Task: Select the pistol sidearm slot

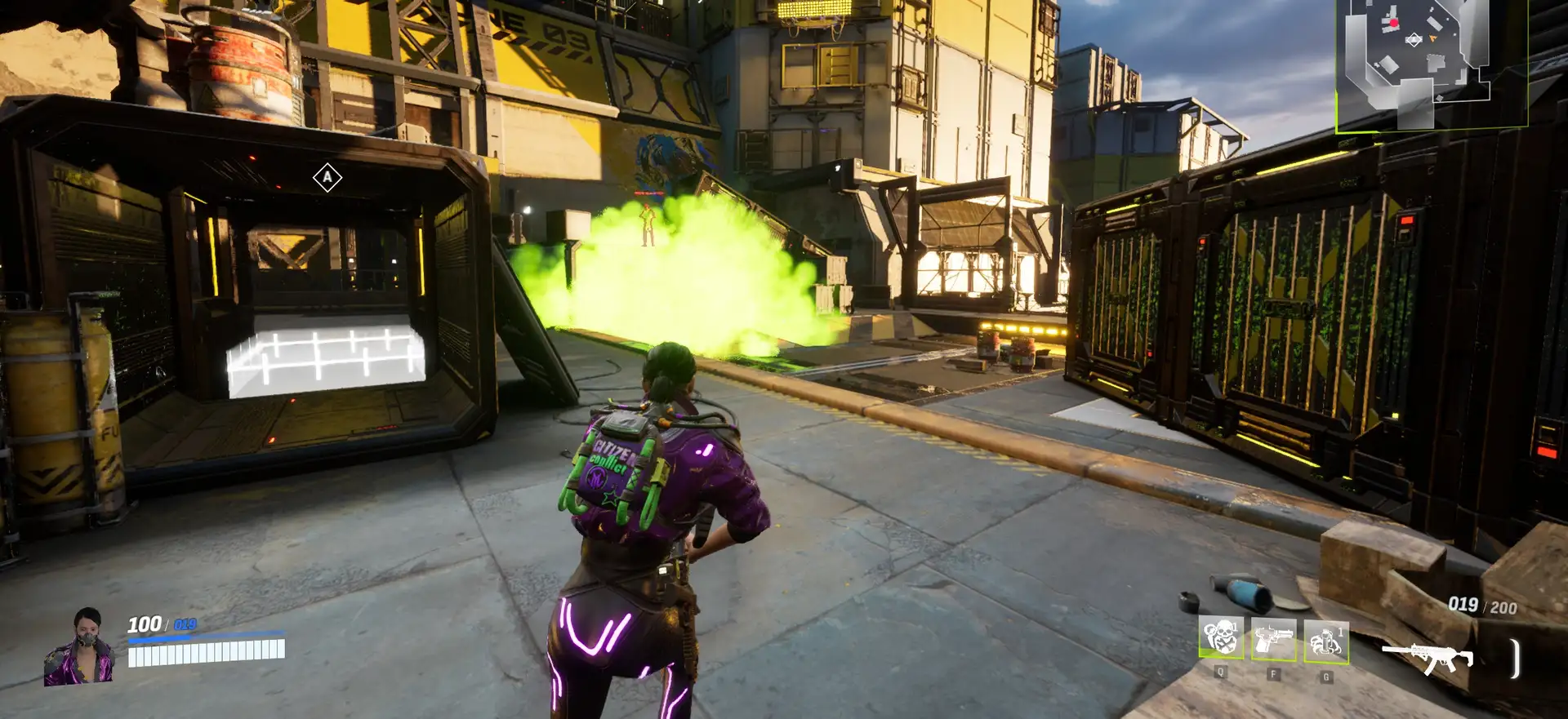Action: click(1273, 640)
